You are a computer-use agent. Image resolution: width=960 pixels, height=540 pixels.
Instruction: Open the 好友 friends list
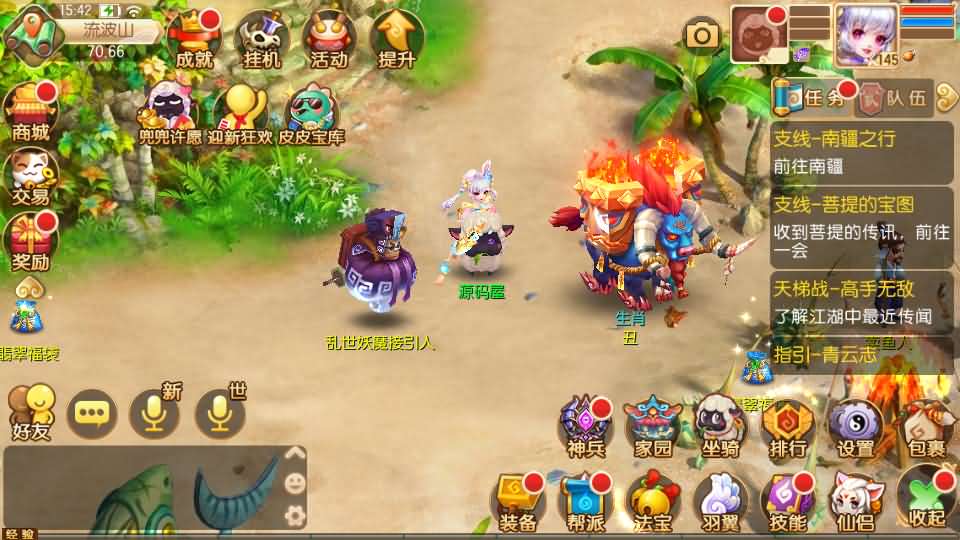click(x=30, y=412)
